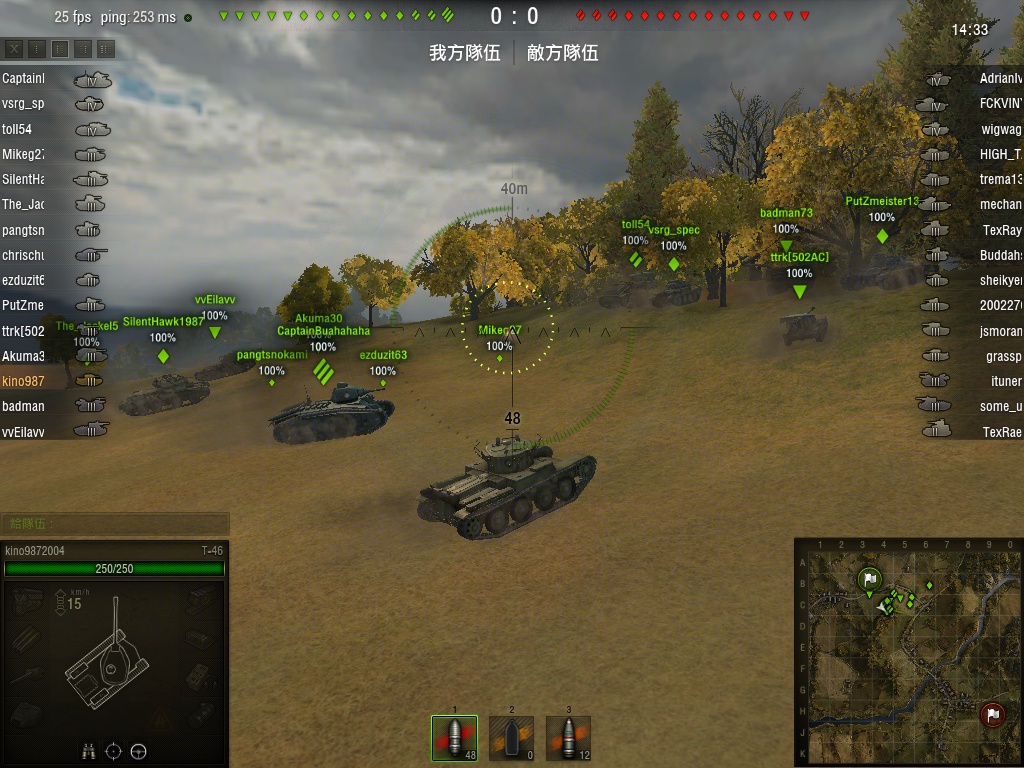
Task: Click the engine module icon in damage panel
Action: pyautogui.click(x=27, y=599)
